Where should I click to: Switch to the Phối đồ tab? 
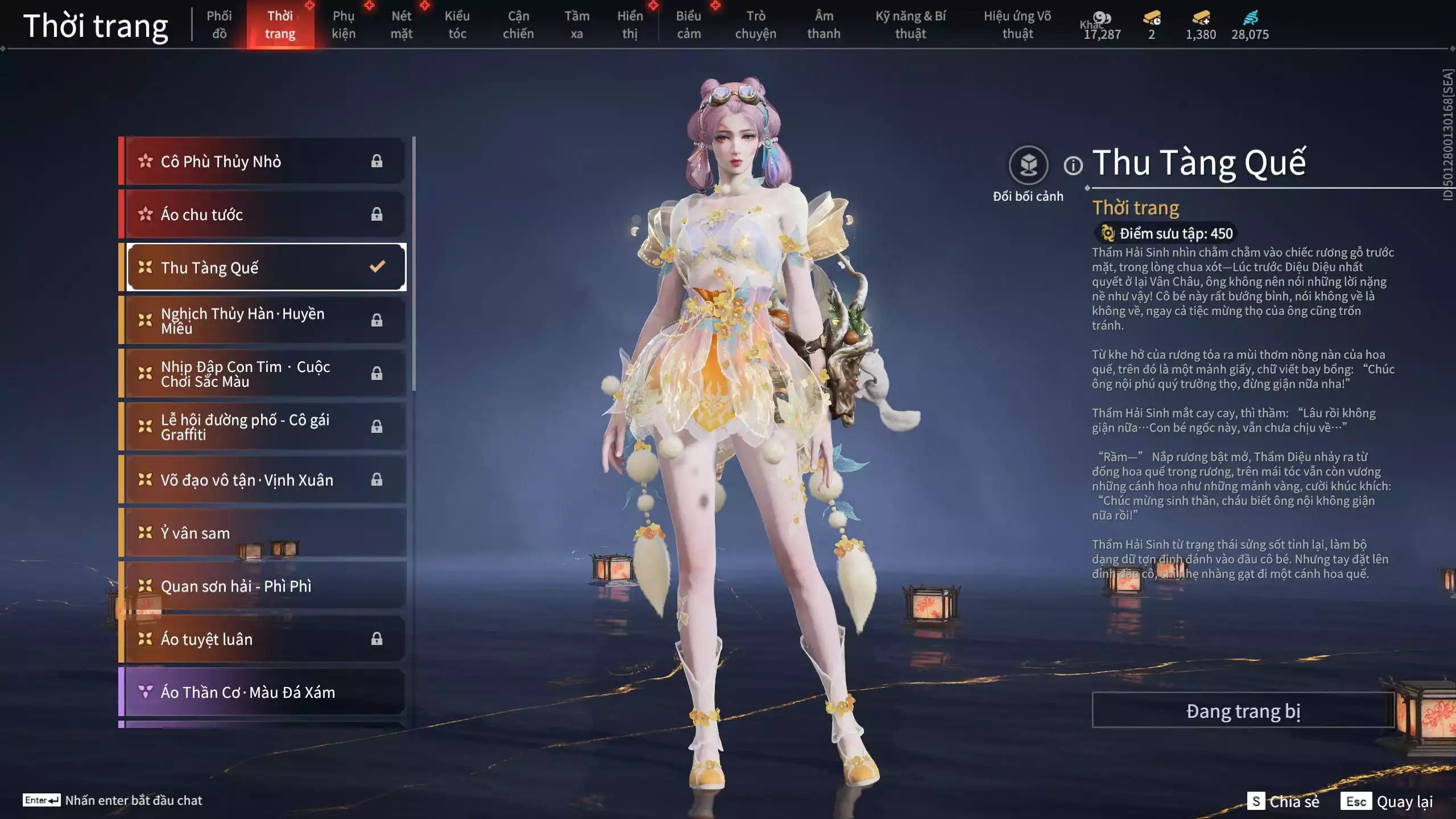coord(219,25)
